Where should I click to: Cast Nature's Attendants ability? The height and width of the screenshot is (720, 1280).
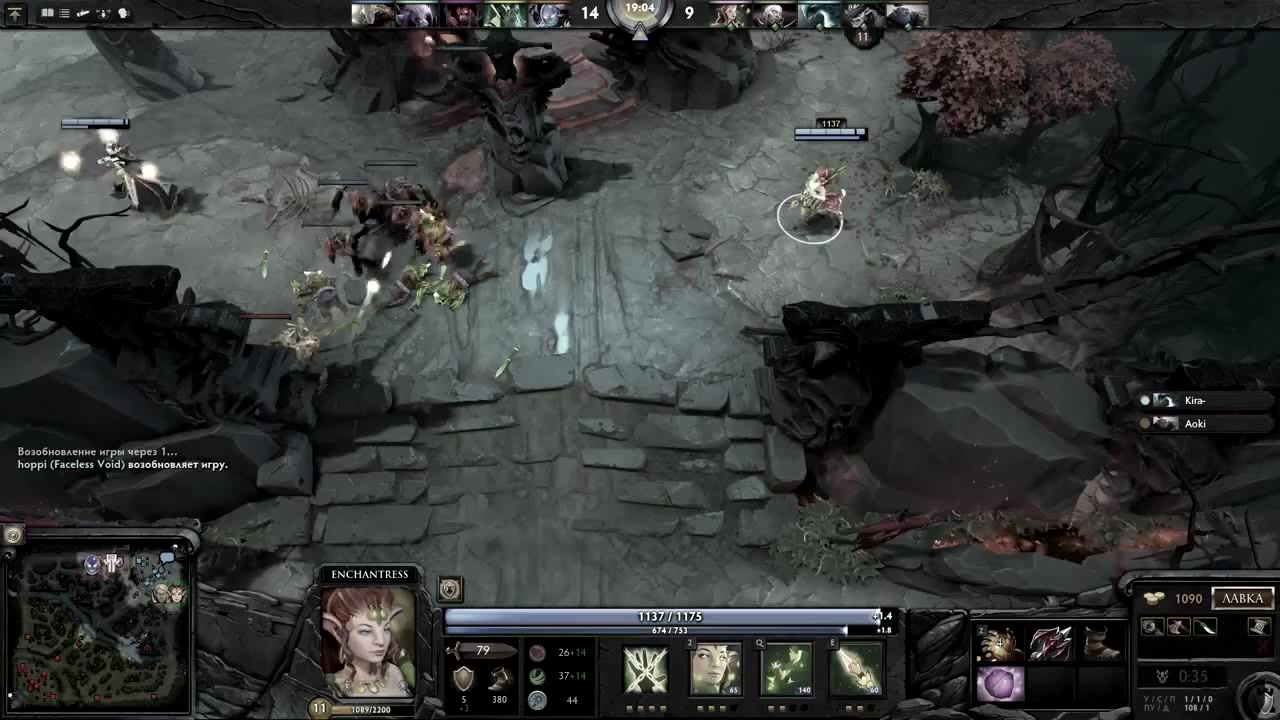[x=786, y=669]
